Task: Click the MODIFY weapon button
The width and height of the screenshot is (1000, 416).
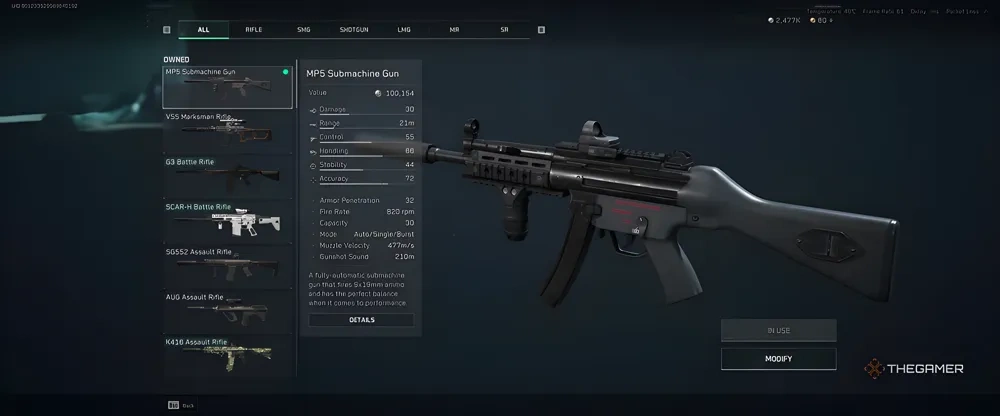Action: 778,358
